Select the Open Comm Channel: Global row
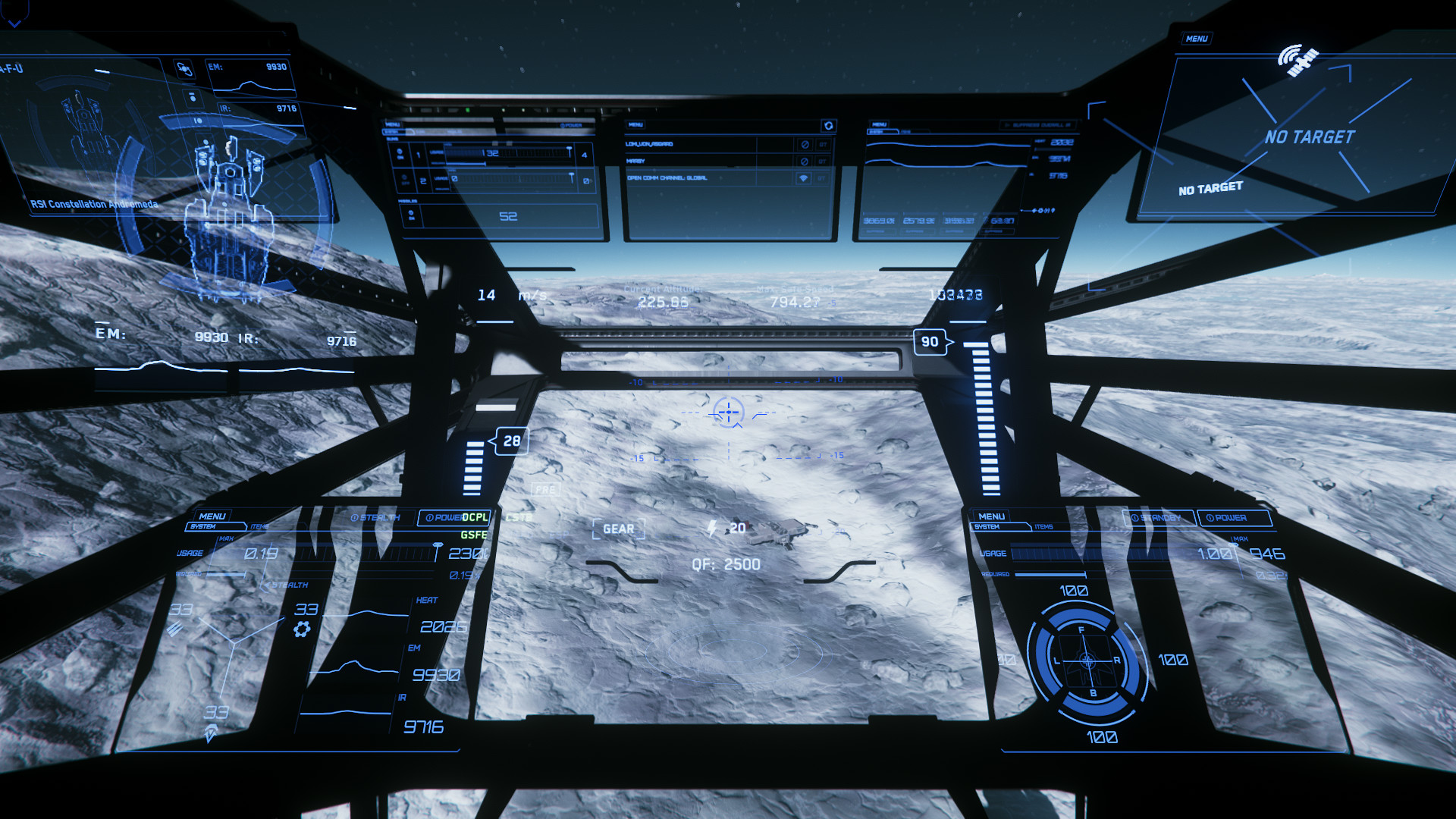Screen dimensions: 1456x819 coord(667,178)
